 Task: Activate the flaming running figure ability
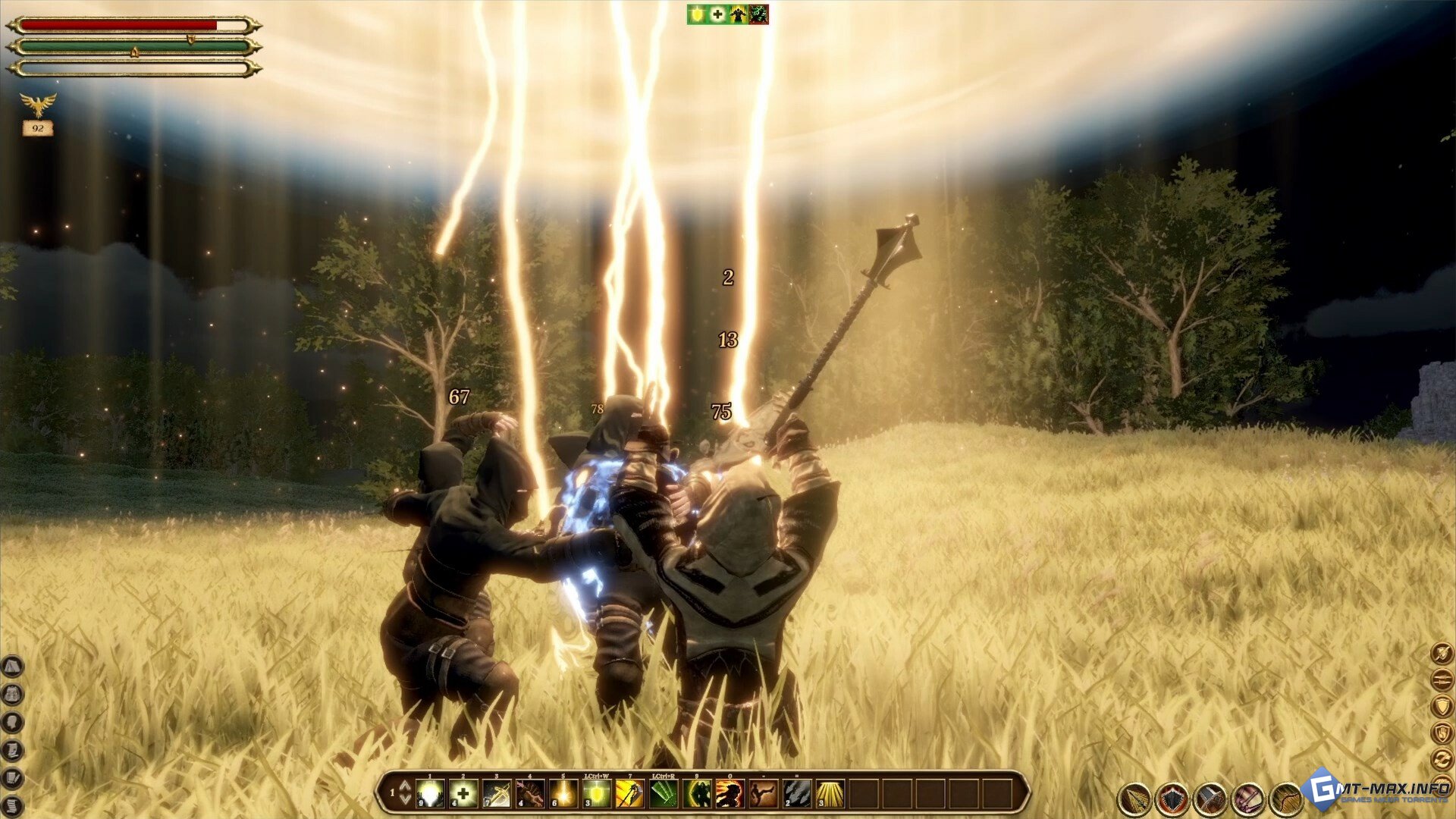(x=730, y=794)
